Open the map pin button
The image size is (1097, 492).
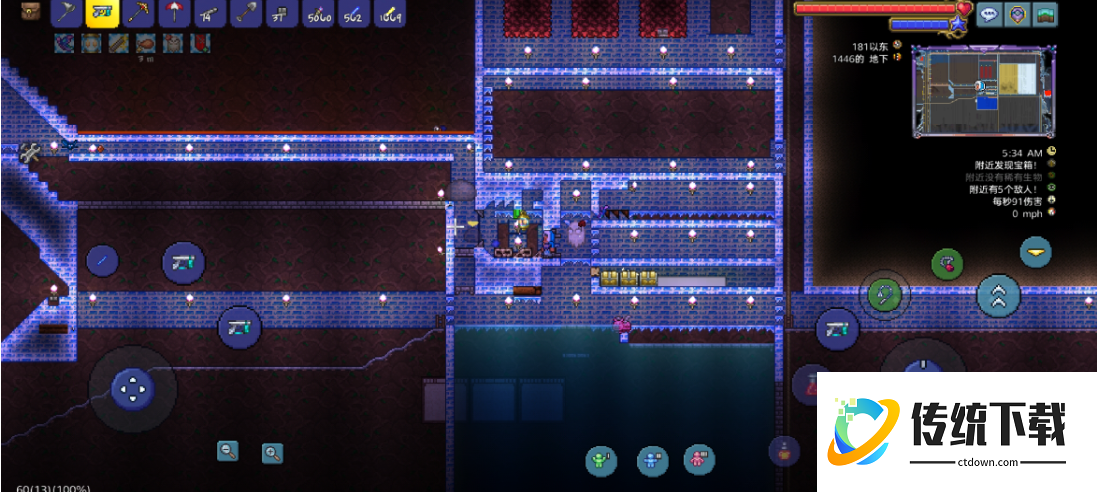1017,15
